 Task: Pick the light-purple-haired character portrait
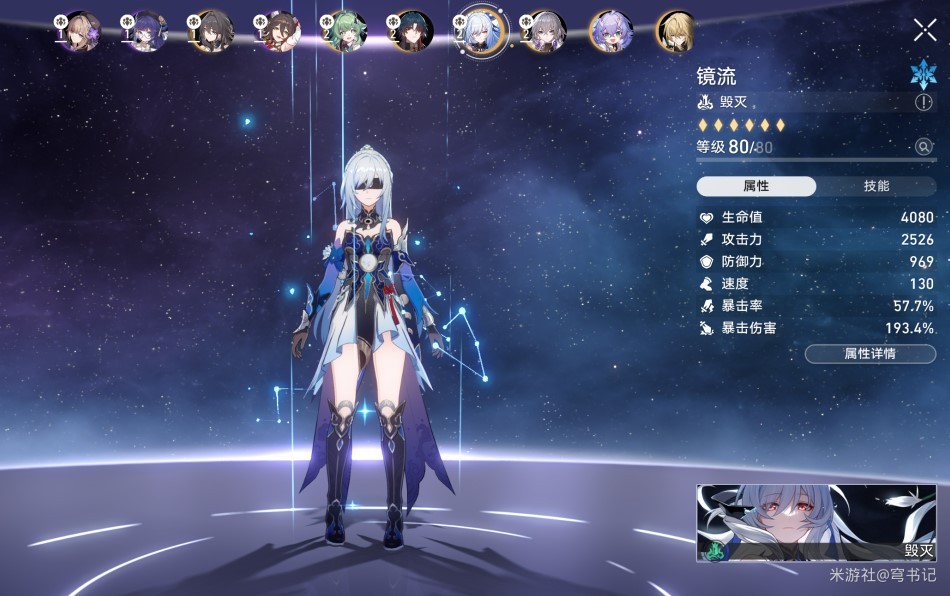tap(610, 31)
